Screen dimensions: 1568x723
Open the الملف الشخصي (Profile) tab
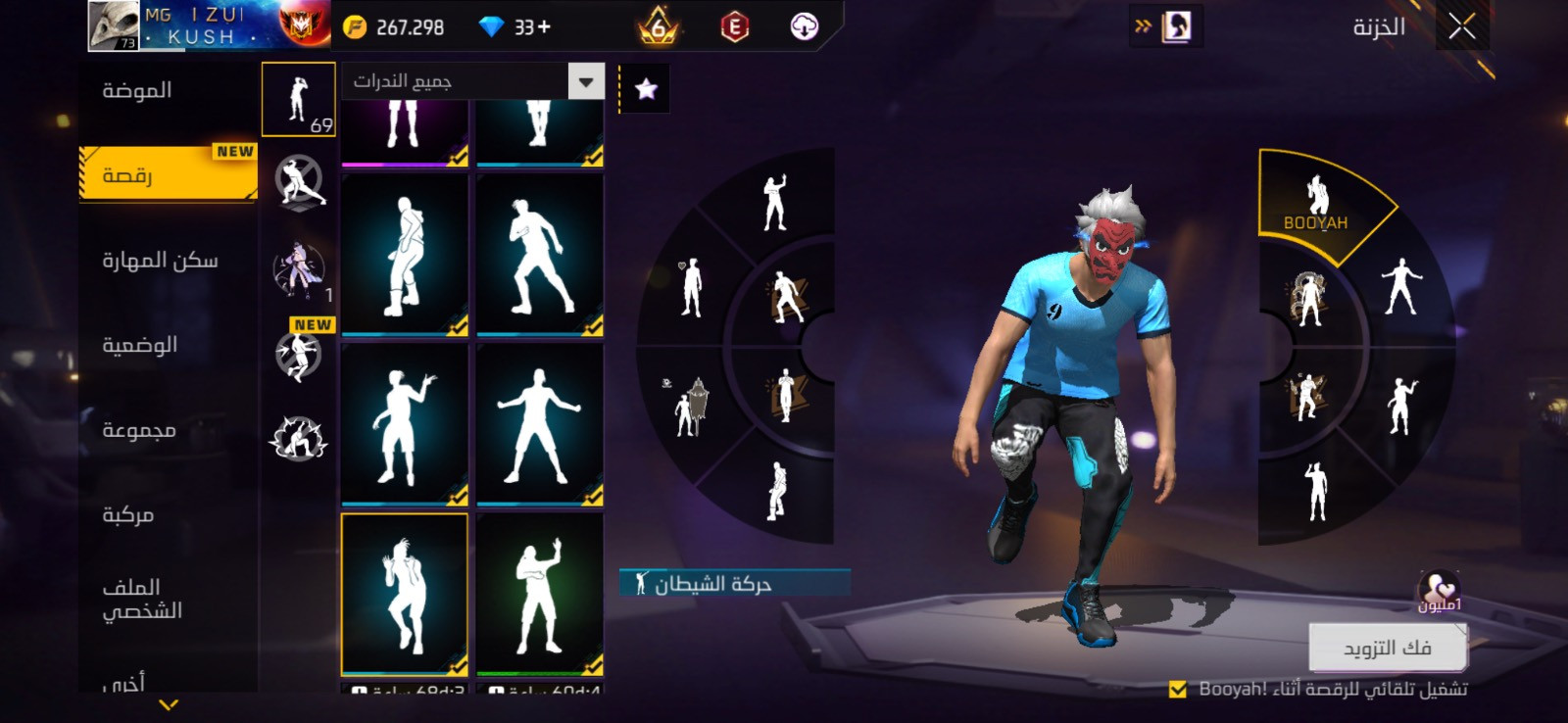tap(142, 599)
